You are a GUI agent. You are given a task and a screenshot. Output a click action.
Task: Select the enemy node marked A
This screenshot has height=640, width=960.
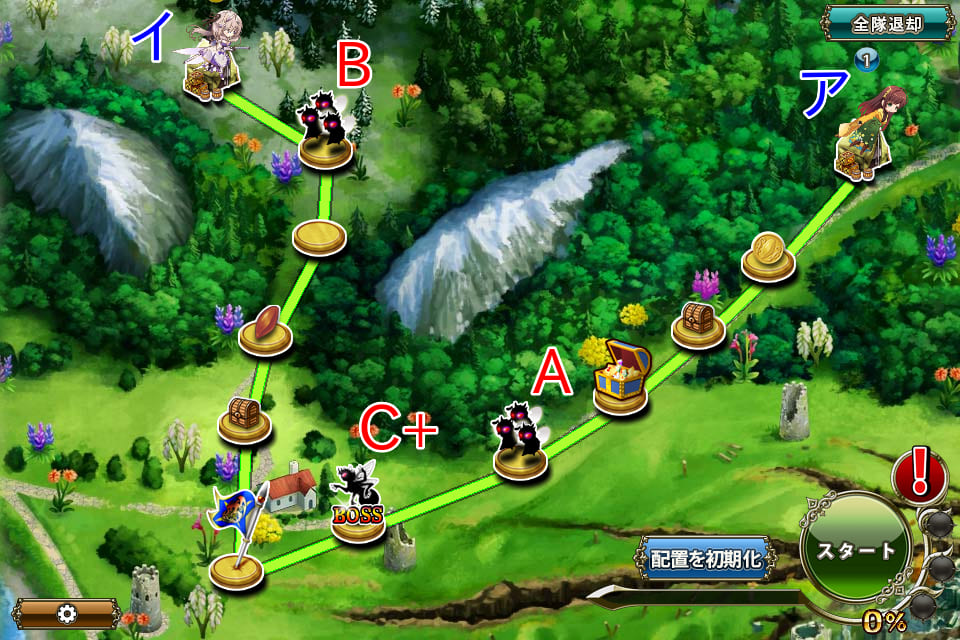pyautogui.click(x=521, y=442)
